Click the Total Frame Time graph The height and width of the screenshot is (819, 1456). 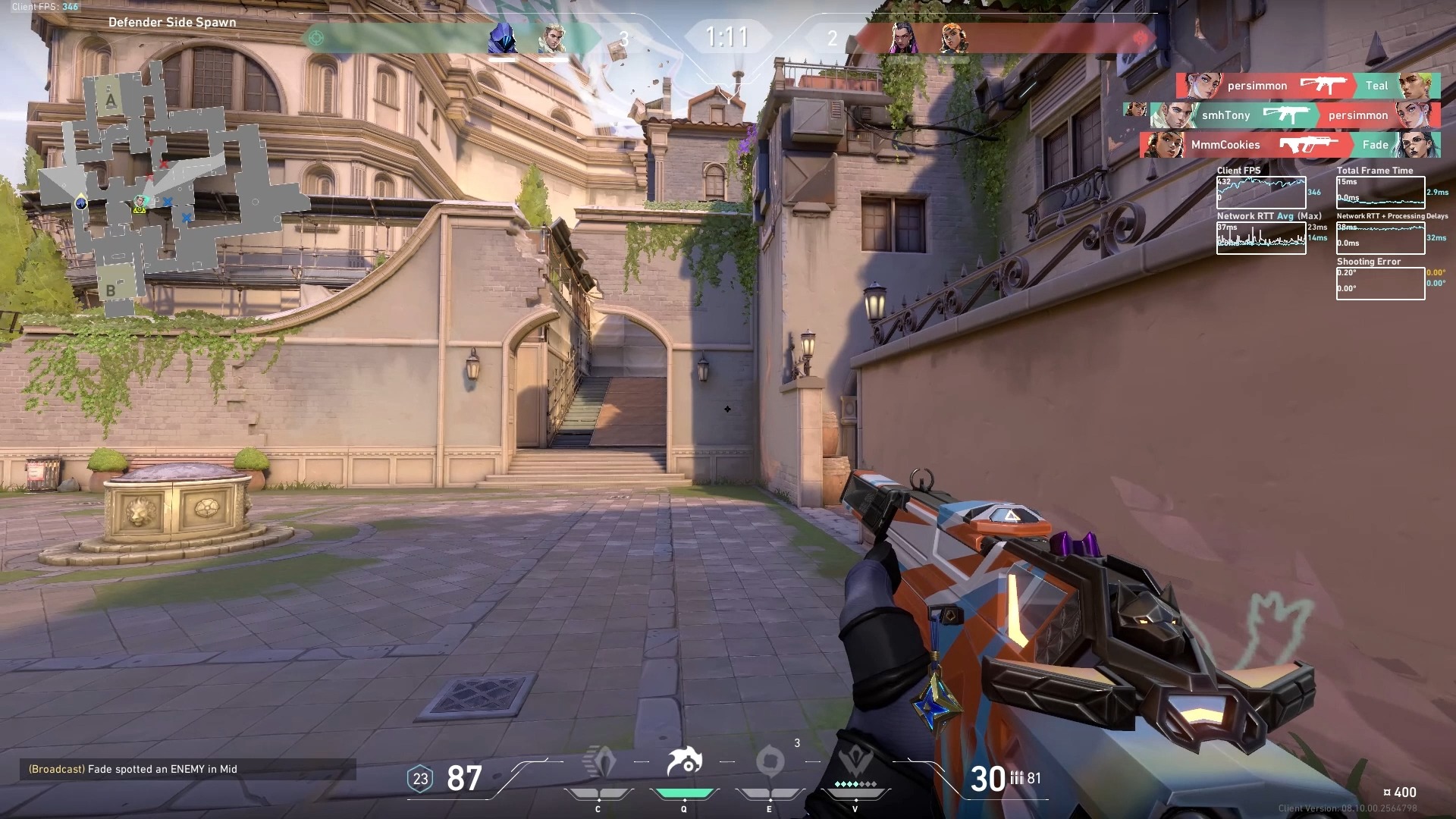[x=1380, y=193]
